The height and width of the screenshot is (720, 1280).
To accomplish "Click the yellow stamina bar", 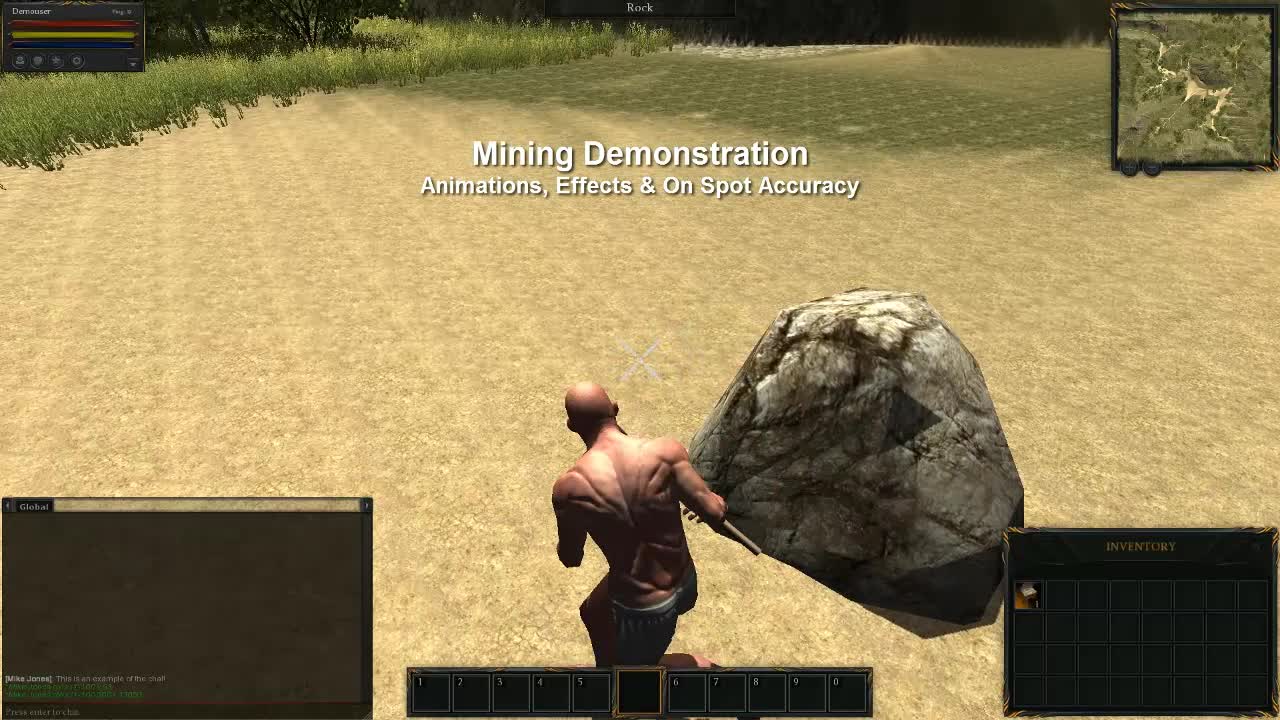I will click(x=70, y=35).
